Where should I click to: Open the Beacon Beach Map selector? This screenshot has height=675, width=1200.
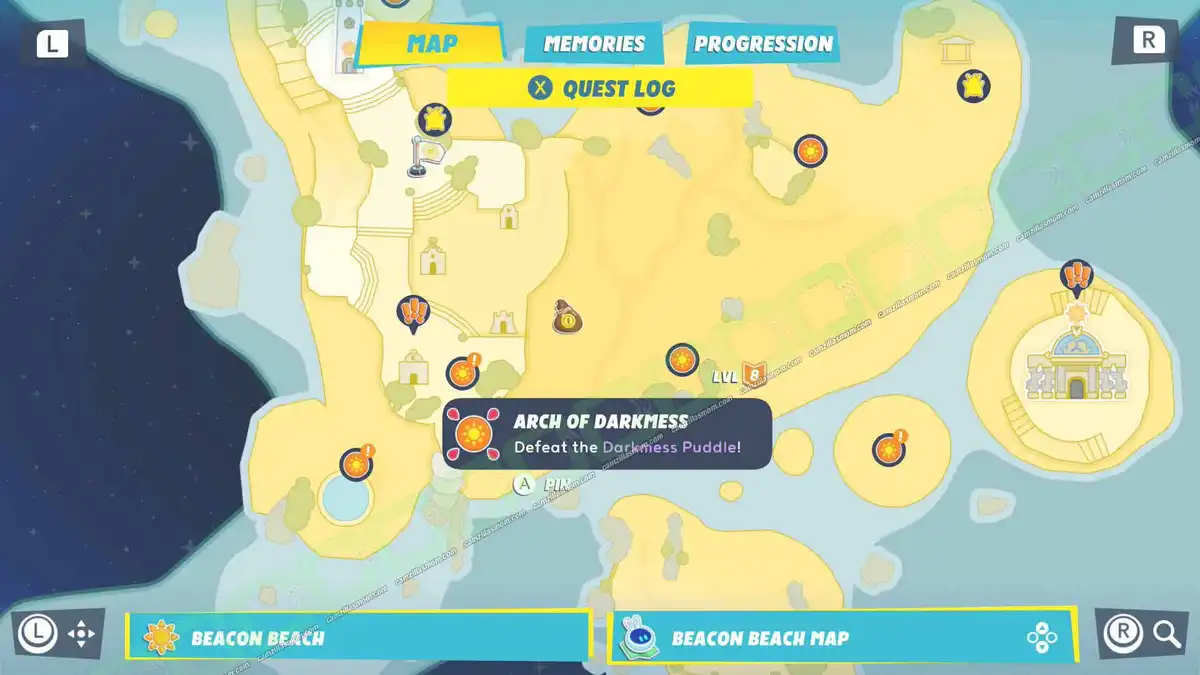coord(841,637)
